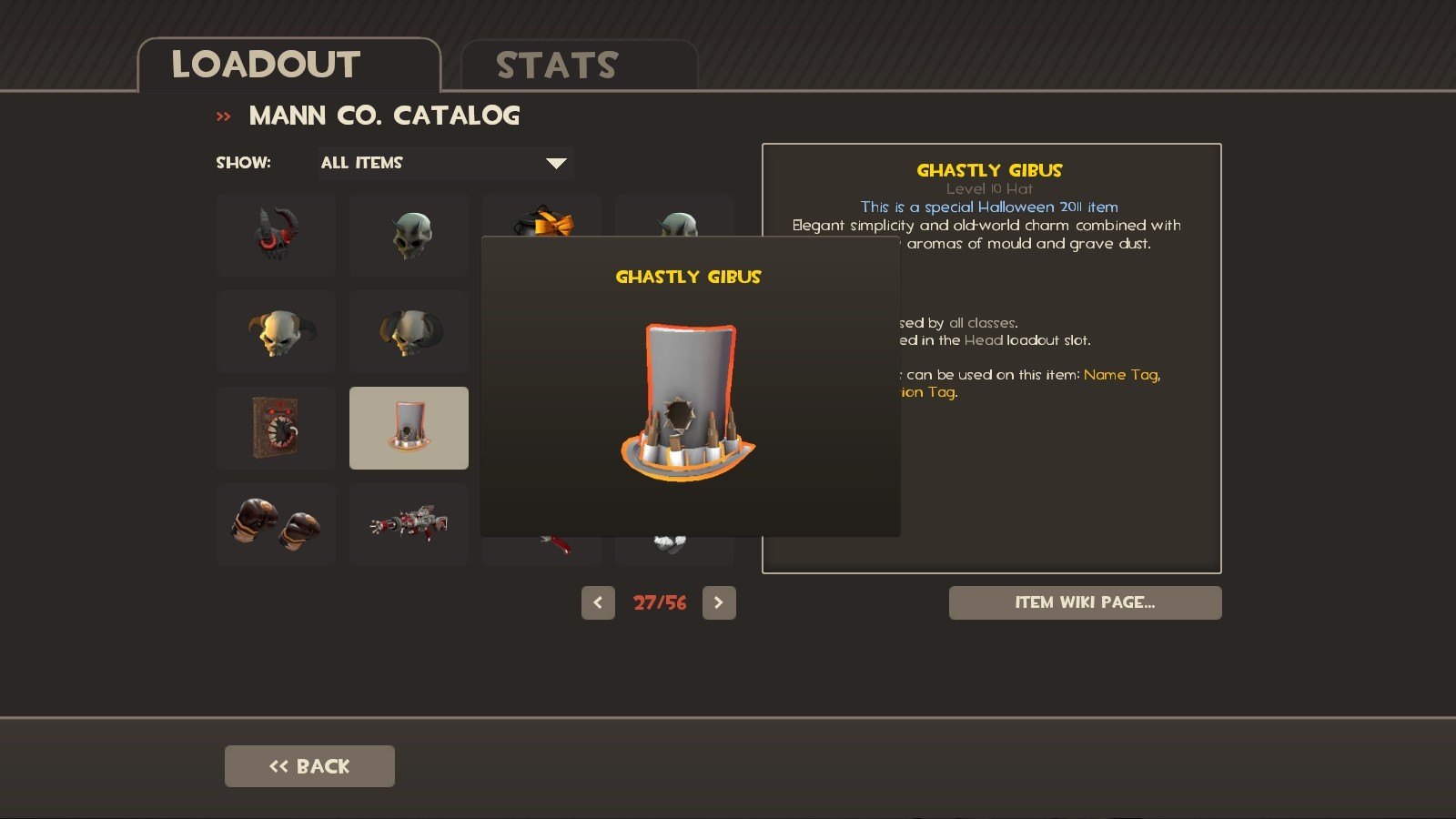Switch to the Stats tab

(579, 66)
